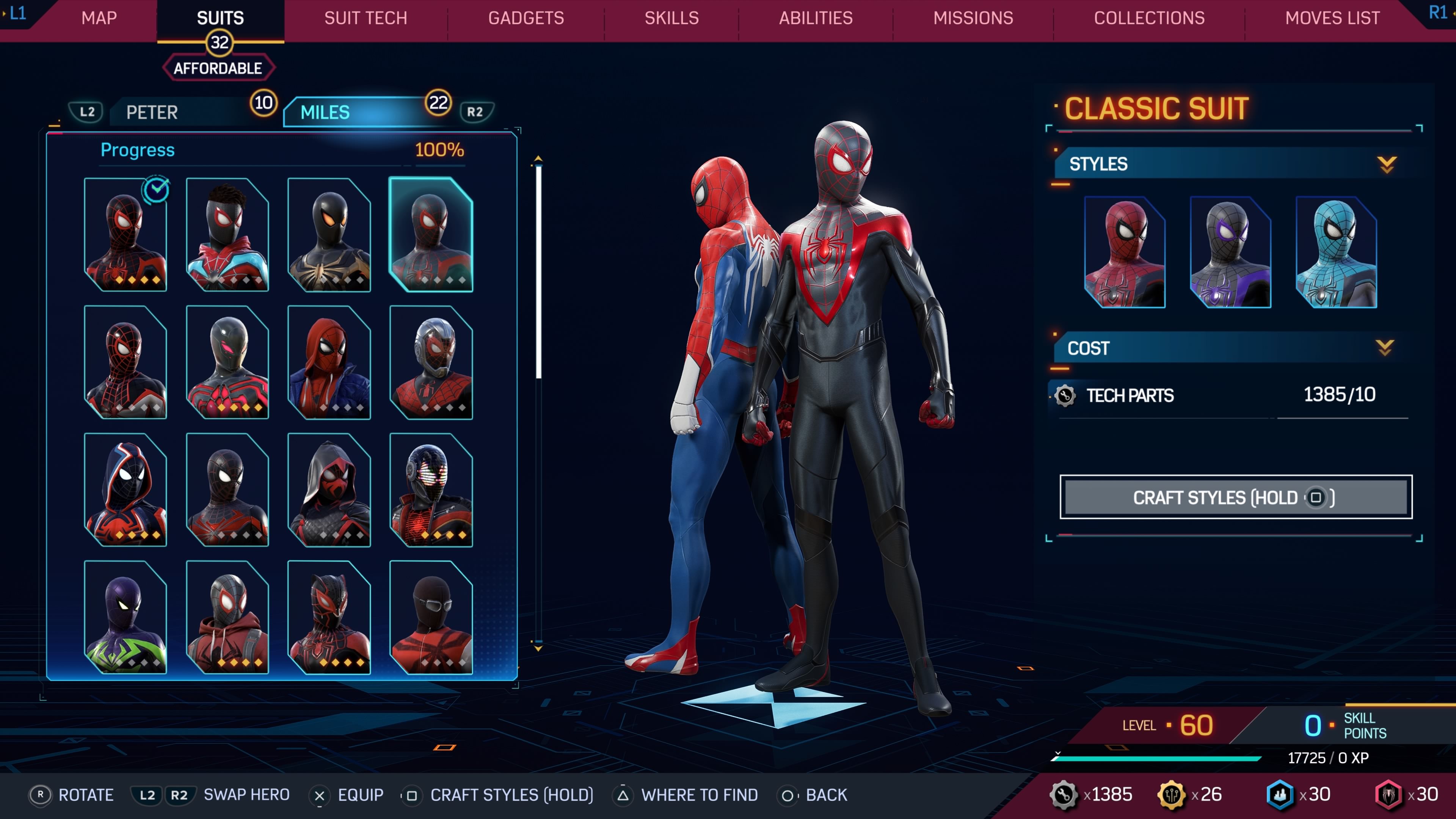1456x819 pixels.
Task: Select the Abilities tab
Action: pos(816,18)
